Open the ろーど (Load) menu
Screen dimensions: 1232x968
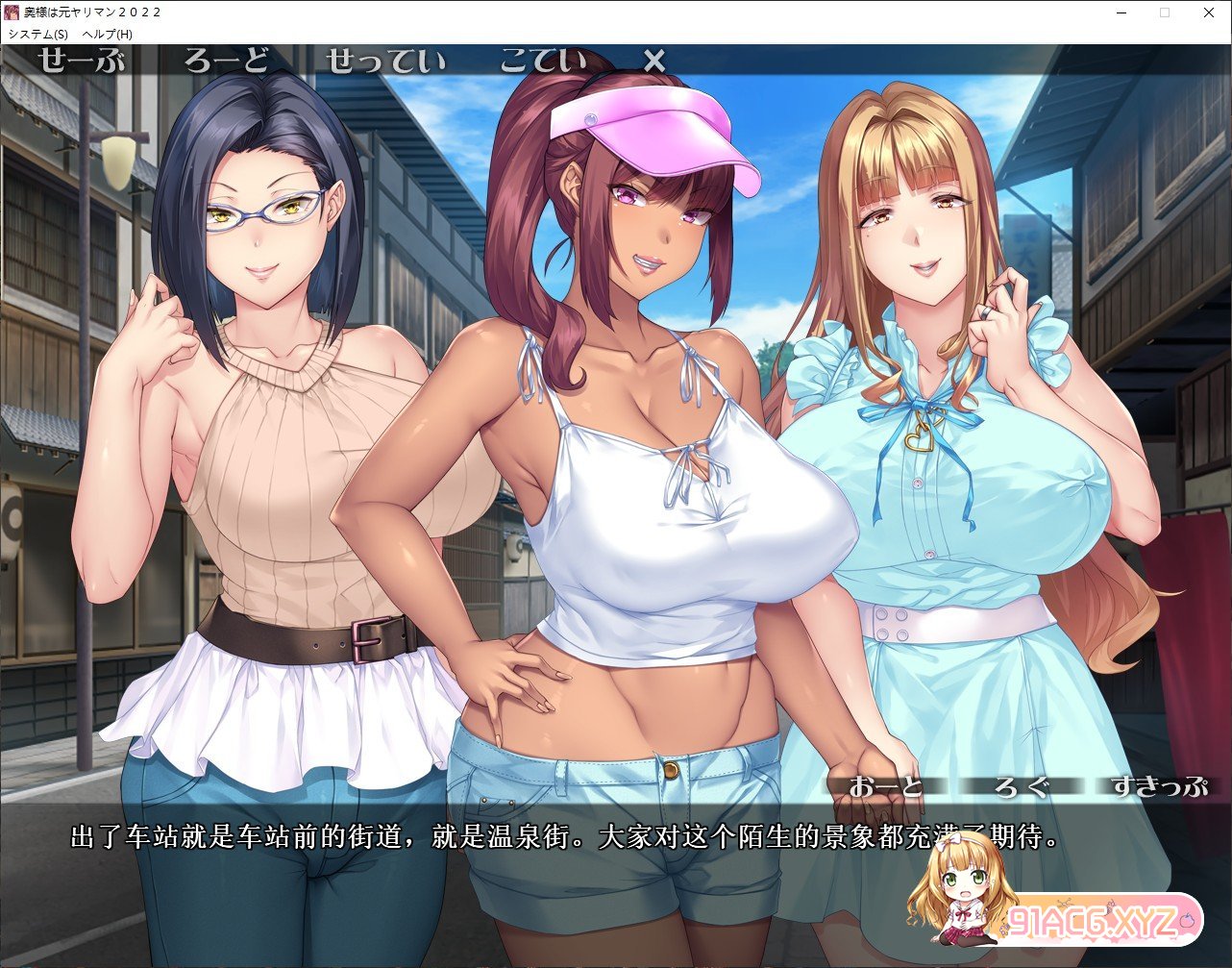click(227, 62)
